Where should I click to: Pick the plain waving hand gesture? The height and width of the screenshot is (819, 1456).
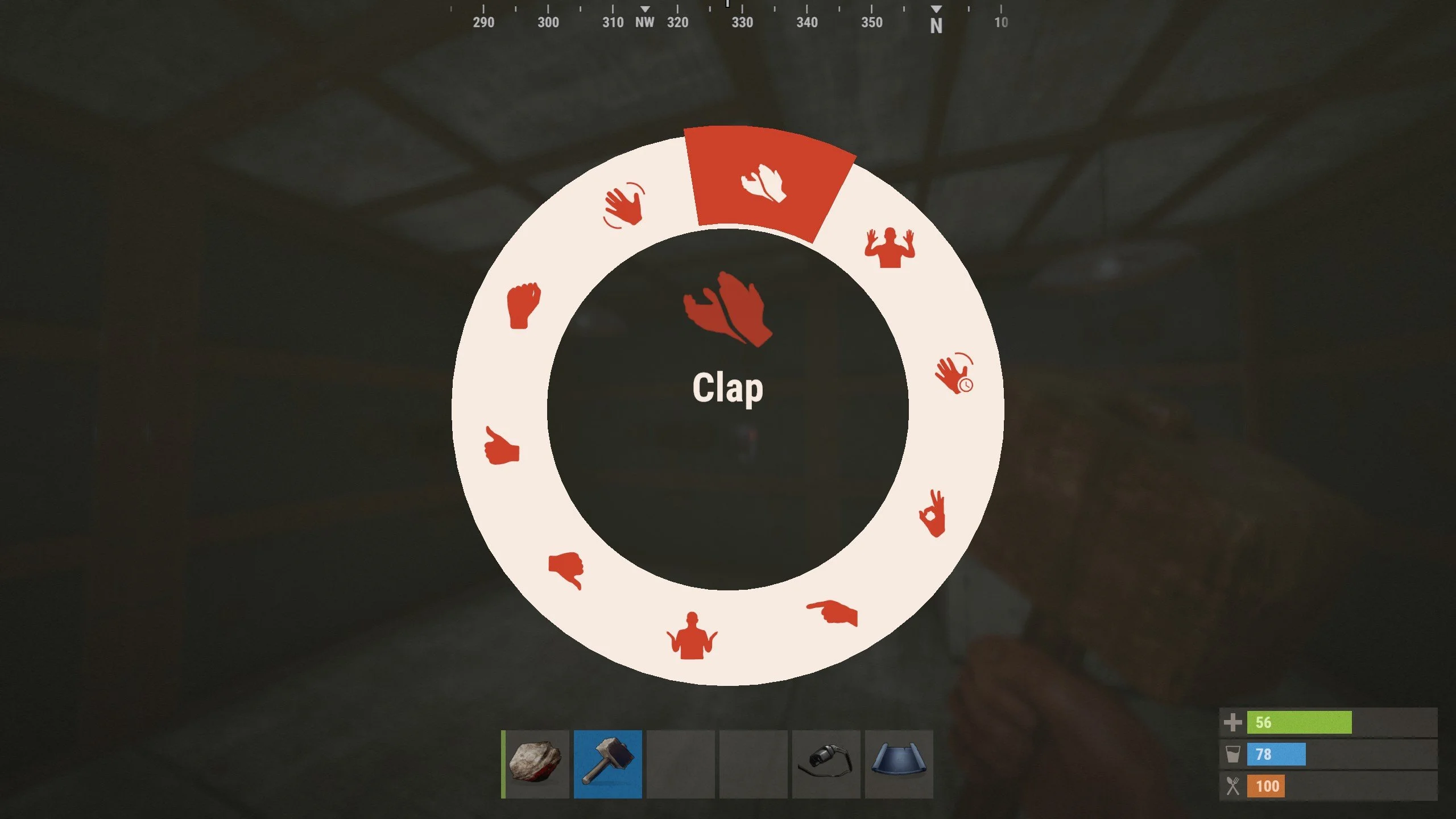(x=624, y=205)
